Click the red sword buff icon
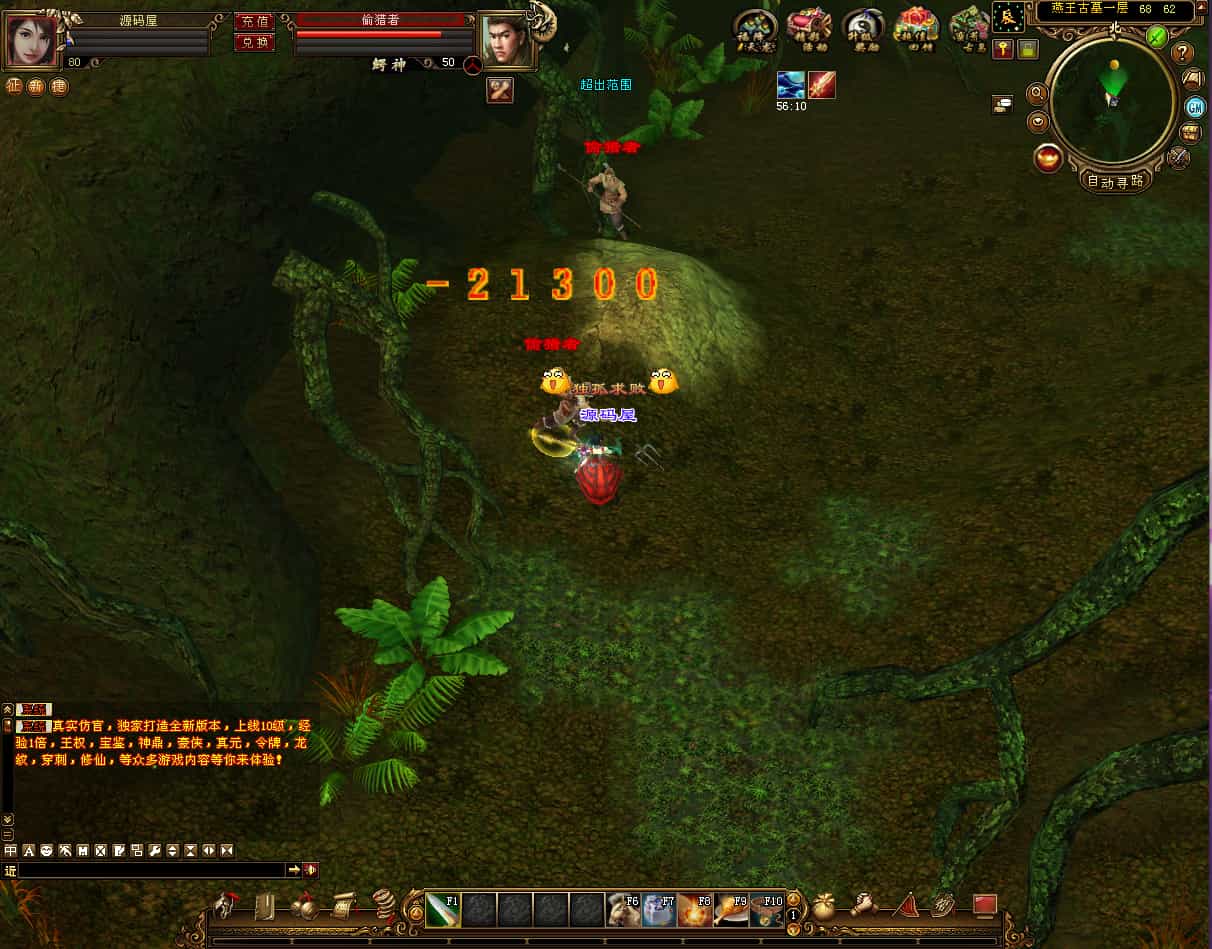The image size is (1212, 949). [822, 85]
